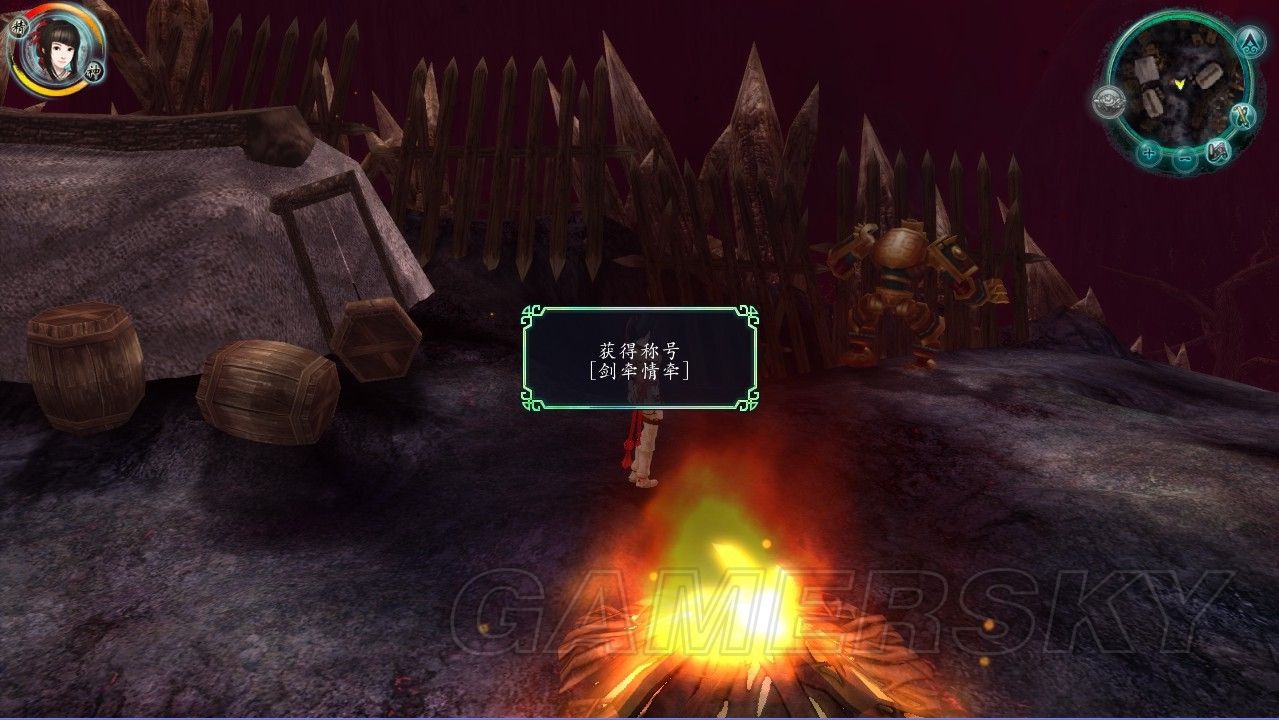Zoom in the minimap with plus button
Viewport: 1279px width, 720px height.
[x=1149, y=154]
